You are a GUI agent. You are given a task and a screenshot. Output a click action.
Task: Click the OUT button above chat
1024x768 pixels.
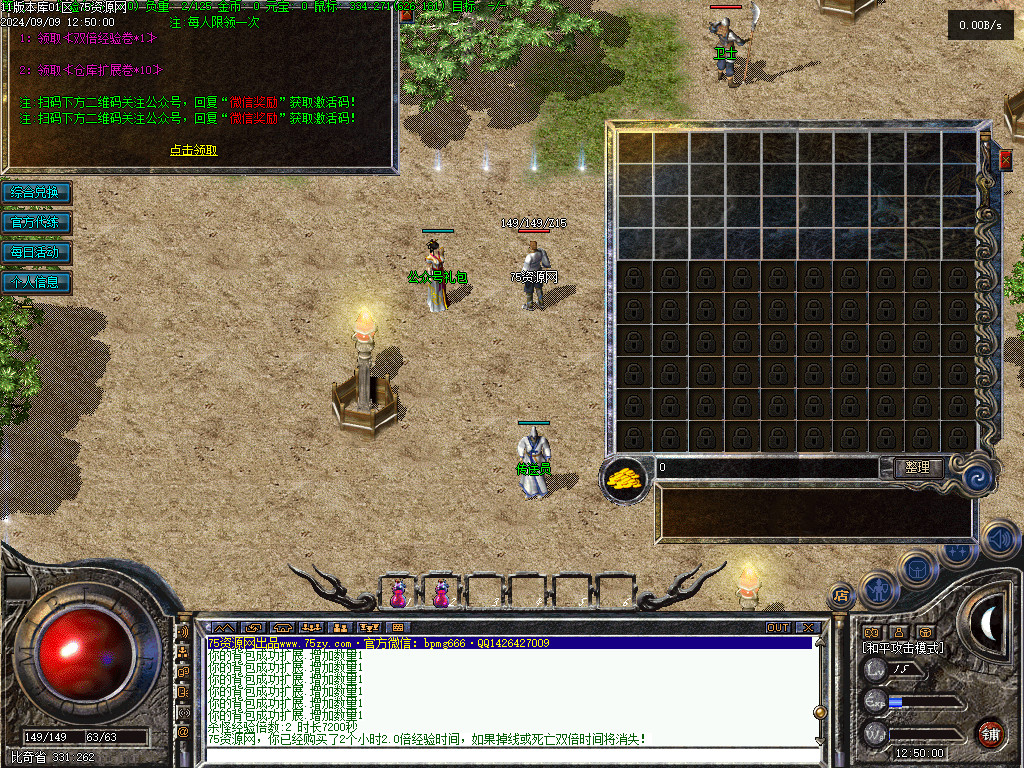coord(778,628)
